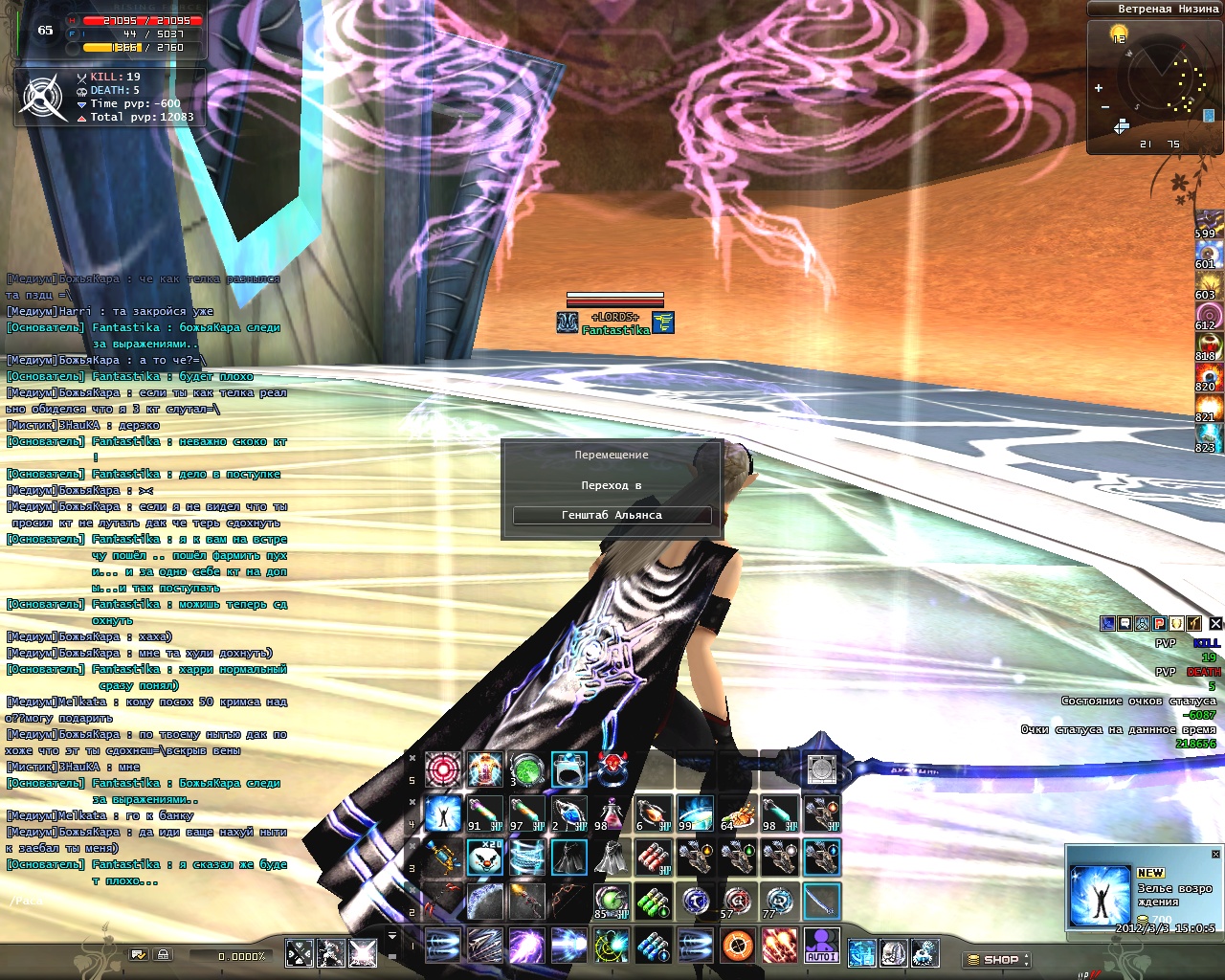Viewport: 1225px width, 980px height.
Task: Equip the blue sword hotbar slot
Action: (x=821, y=902)
